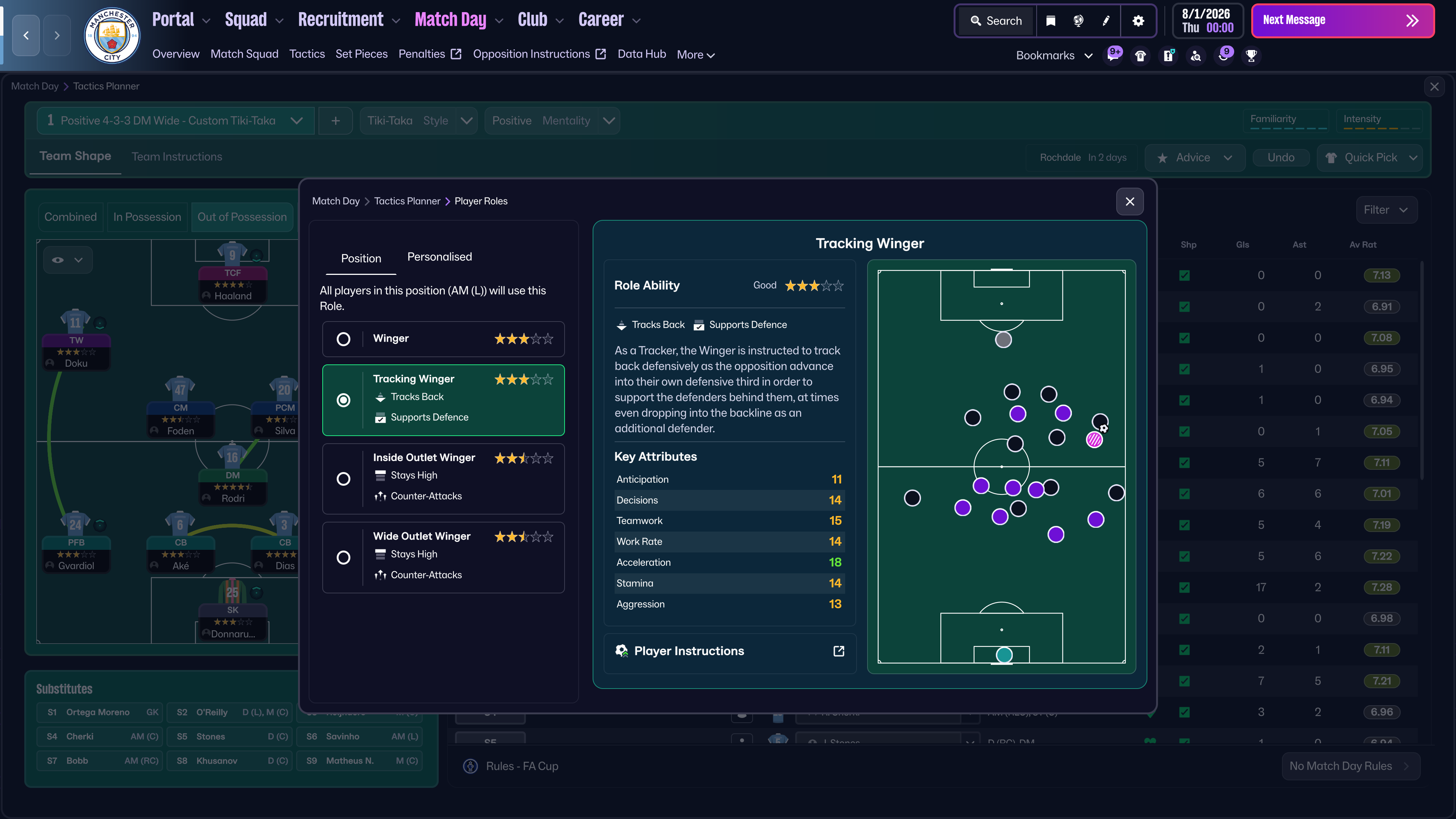
Task: Open the Quick Pick dropdown
Action: (1370, 158)
